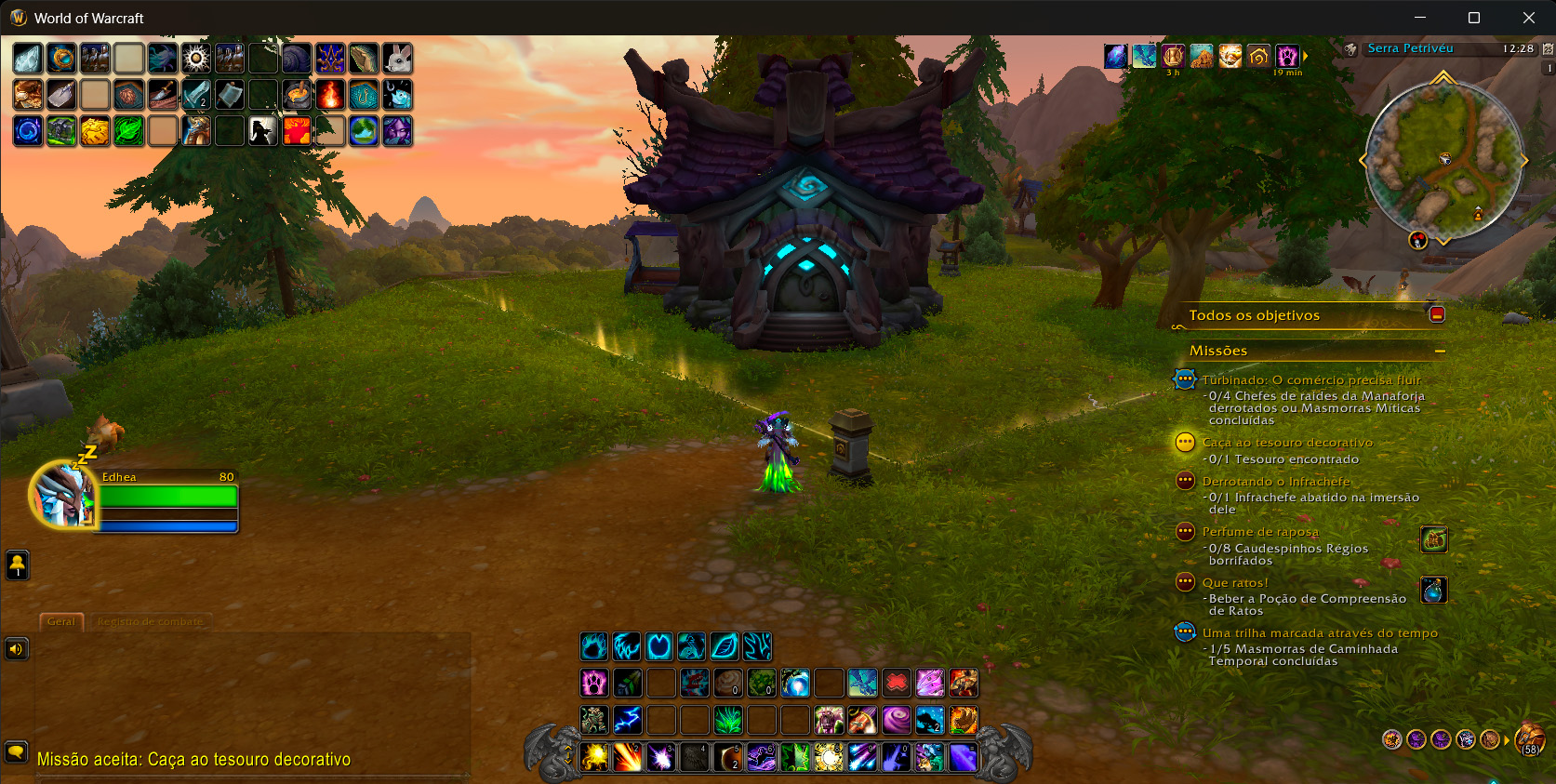
Task: Switch to the Geral chat tab
Action: tap(61, 621)
